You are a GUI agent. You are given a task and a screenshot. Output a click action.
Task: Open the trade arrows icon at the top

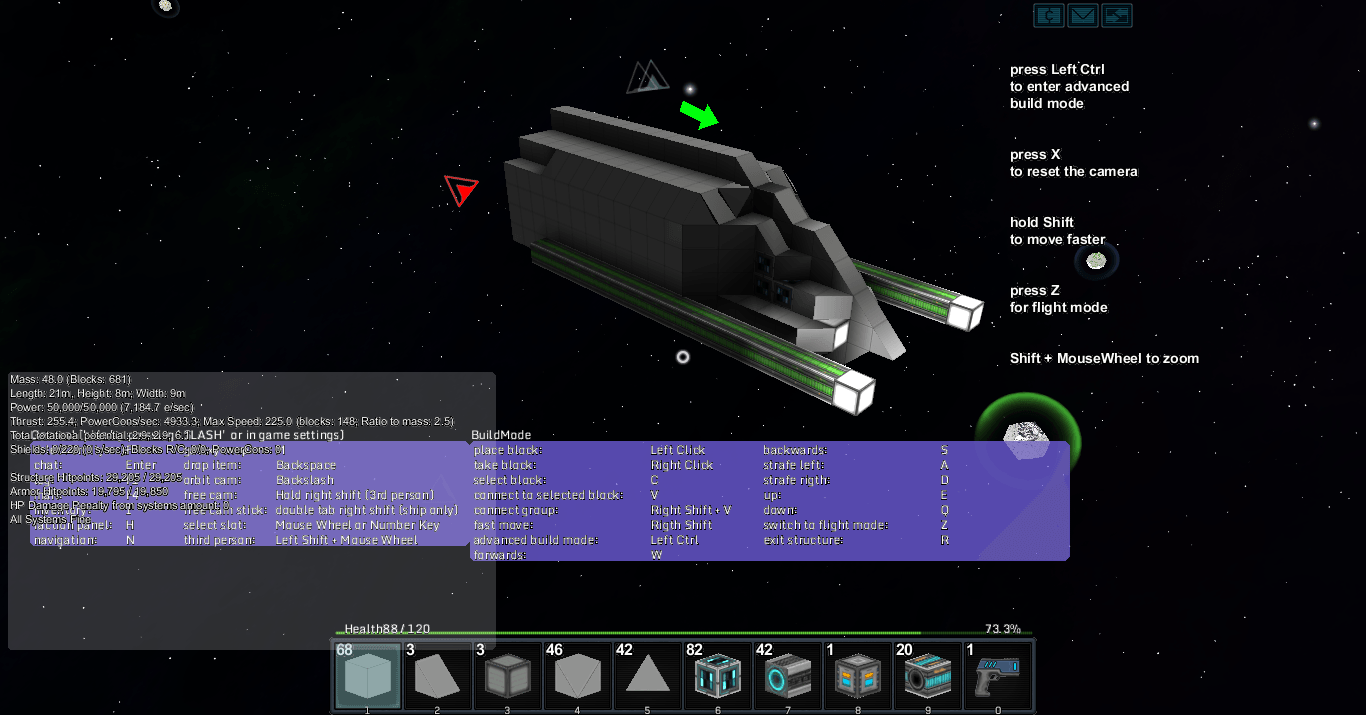click(x=1117, y=15)
